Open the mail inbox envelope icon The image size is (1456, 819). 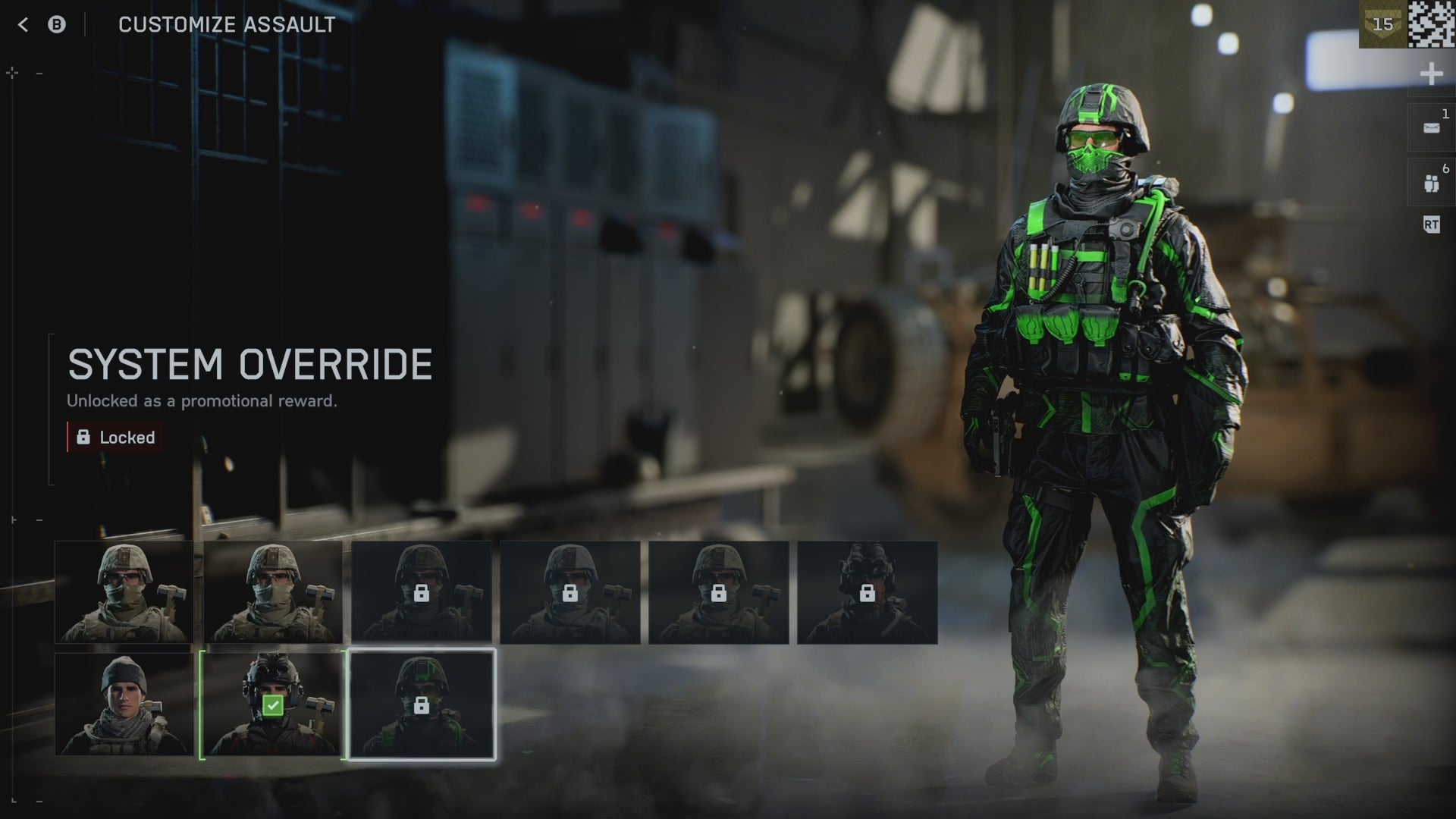tap(1431, 128)
